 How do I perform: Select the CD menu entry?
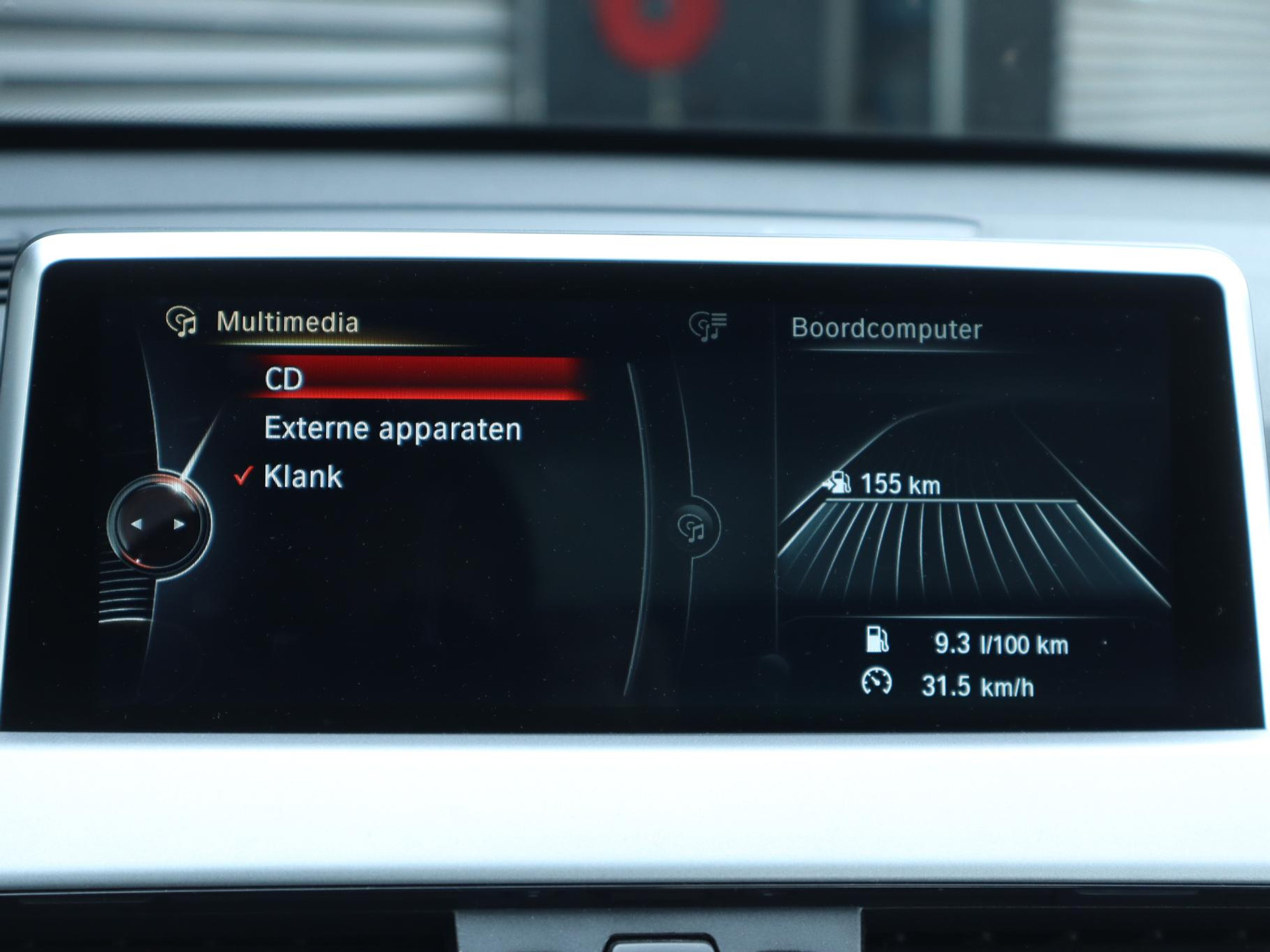[x=417, y=379]
